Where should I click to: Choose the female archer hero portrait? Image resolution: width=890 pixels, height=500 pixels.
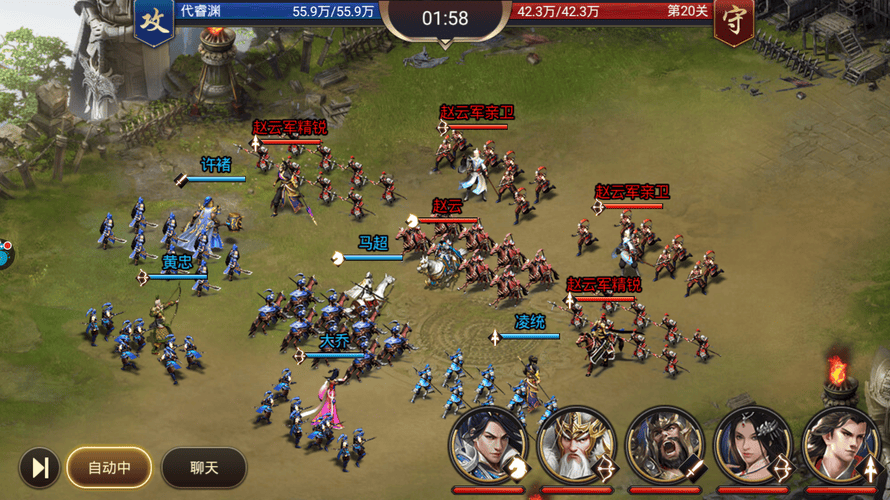[x=752, y=445]
